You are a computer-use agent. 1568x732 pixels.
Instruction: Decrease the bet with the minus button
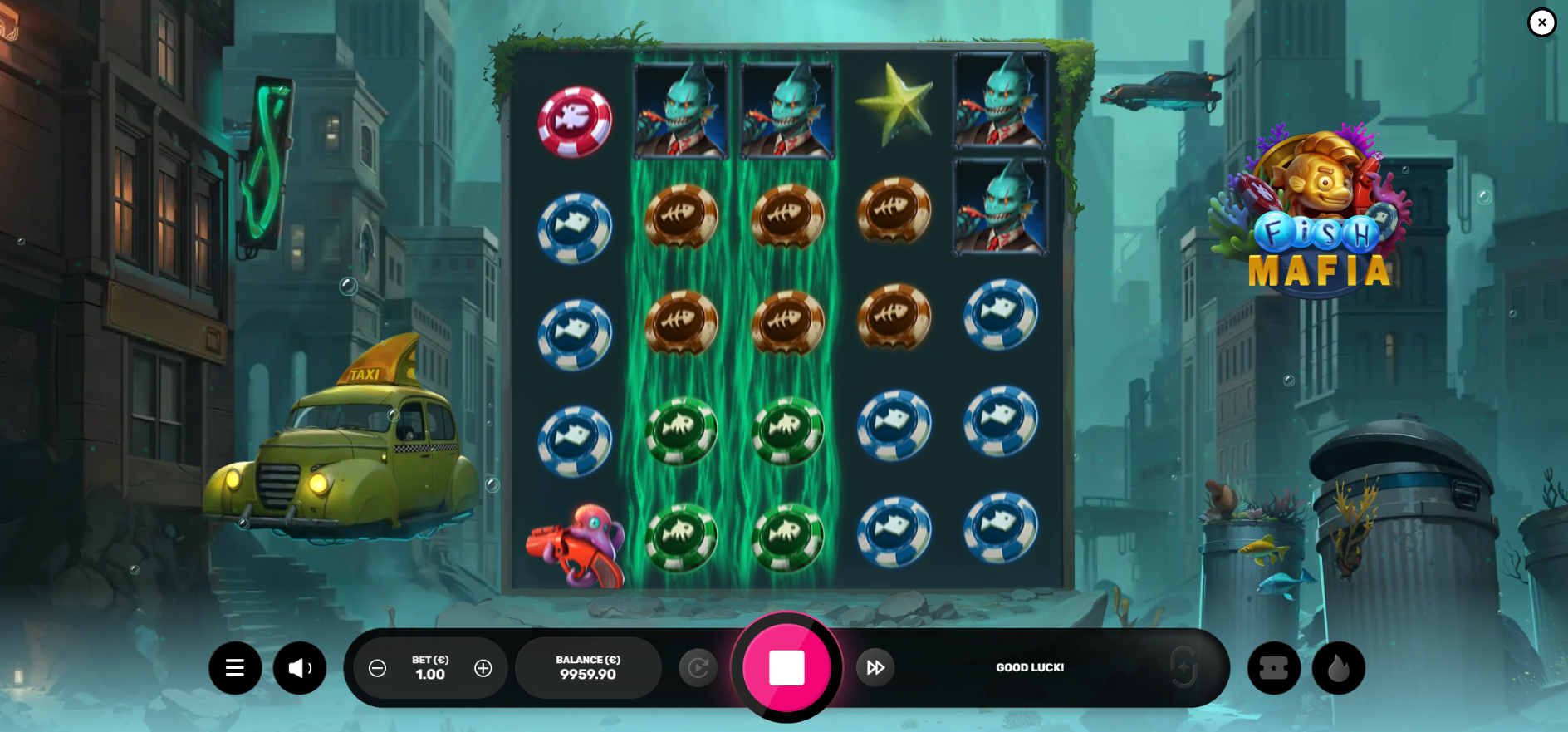(377, 668)
